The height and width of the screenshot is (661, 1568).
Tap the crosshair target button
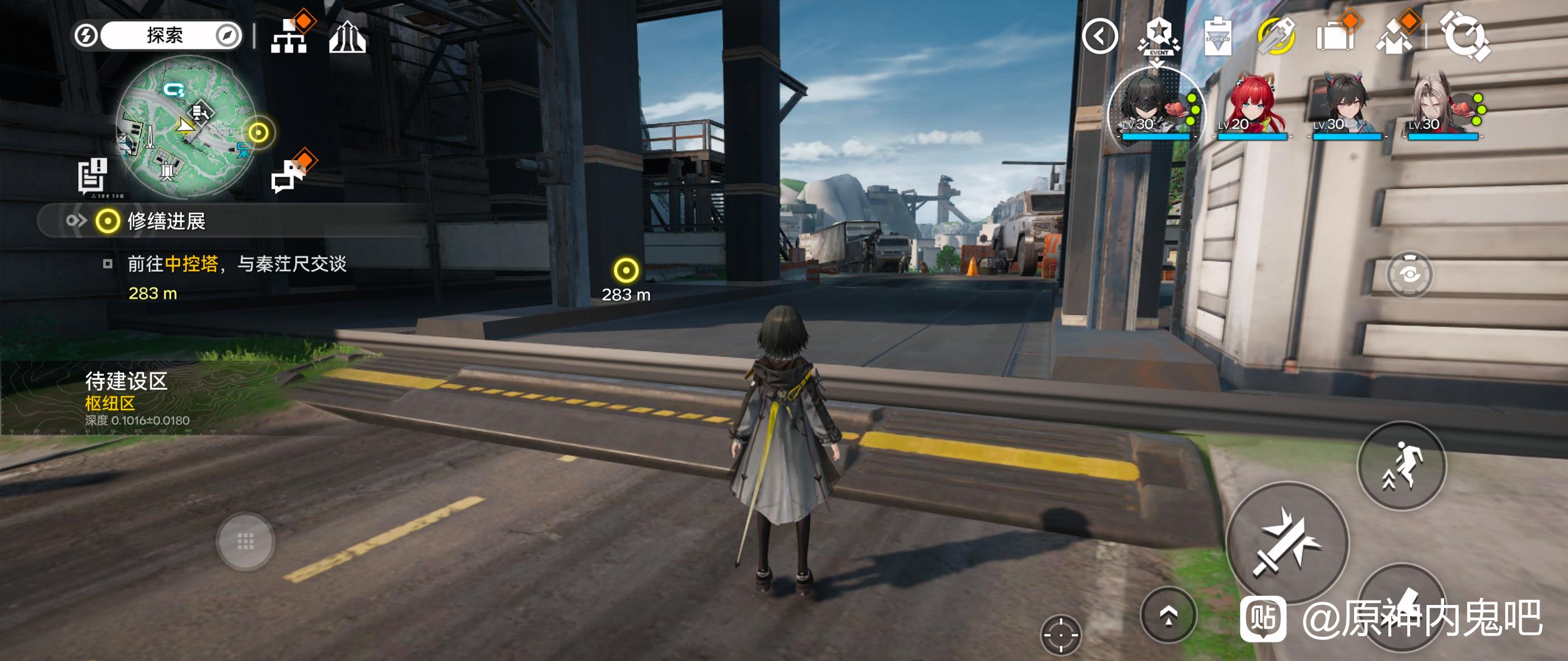(x=1060, y=634)
